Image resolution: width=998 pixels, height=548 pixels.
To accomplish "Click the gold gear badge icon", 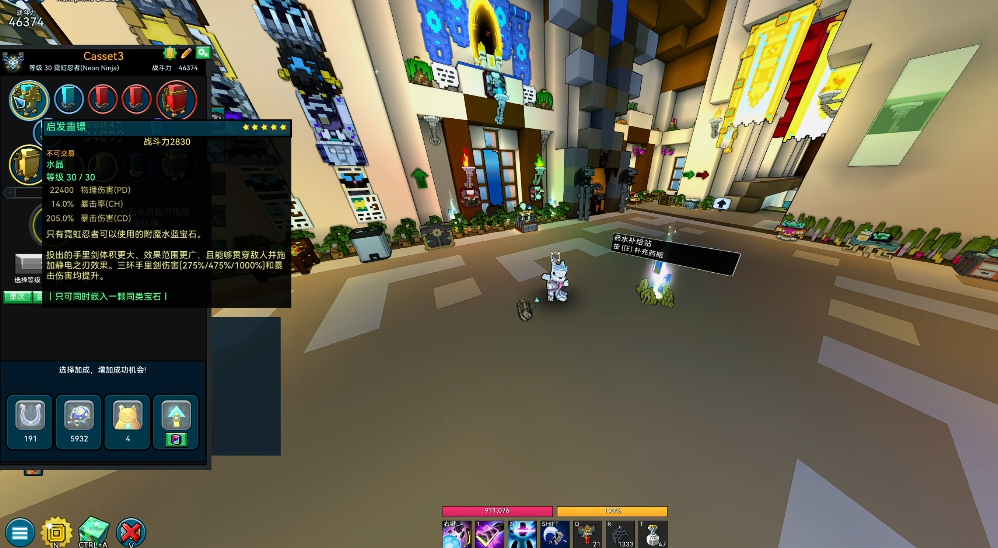I will [57, 532].
